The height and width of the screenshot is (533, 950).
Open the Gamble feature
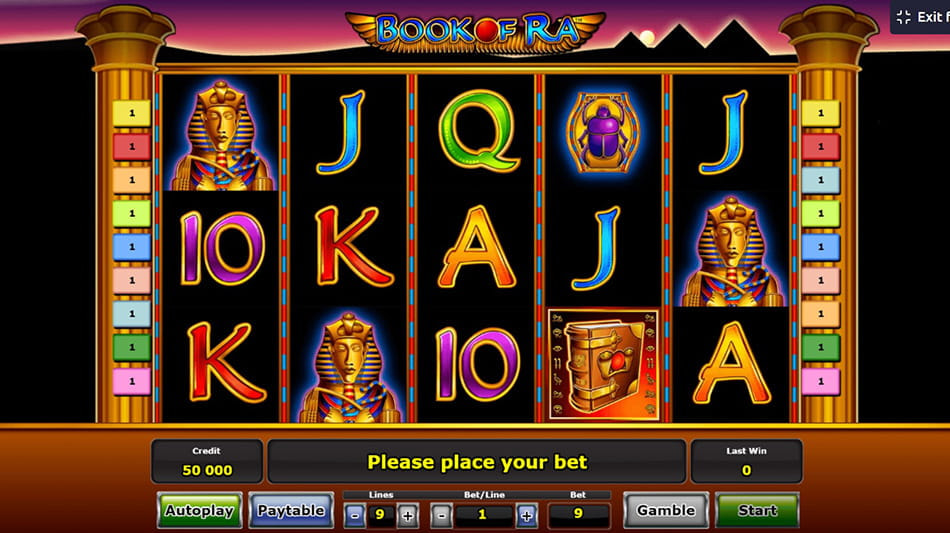[x=665, y=510]
